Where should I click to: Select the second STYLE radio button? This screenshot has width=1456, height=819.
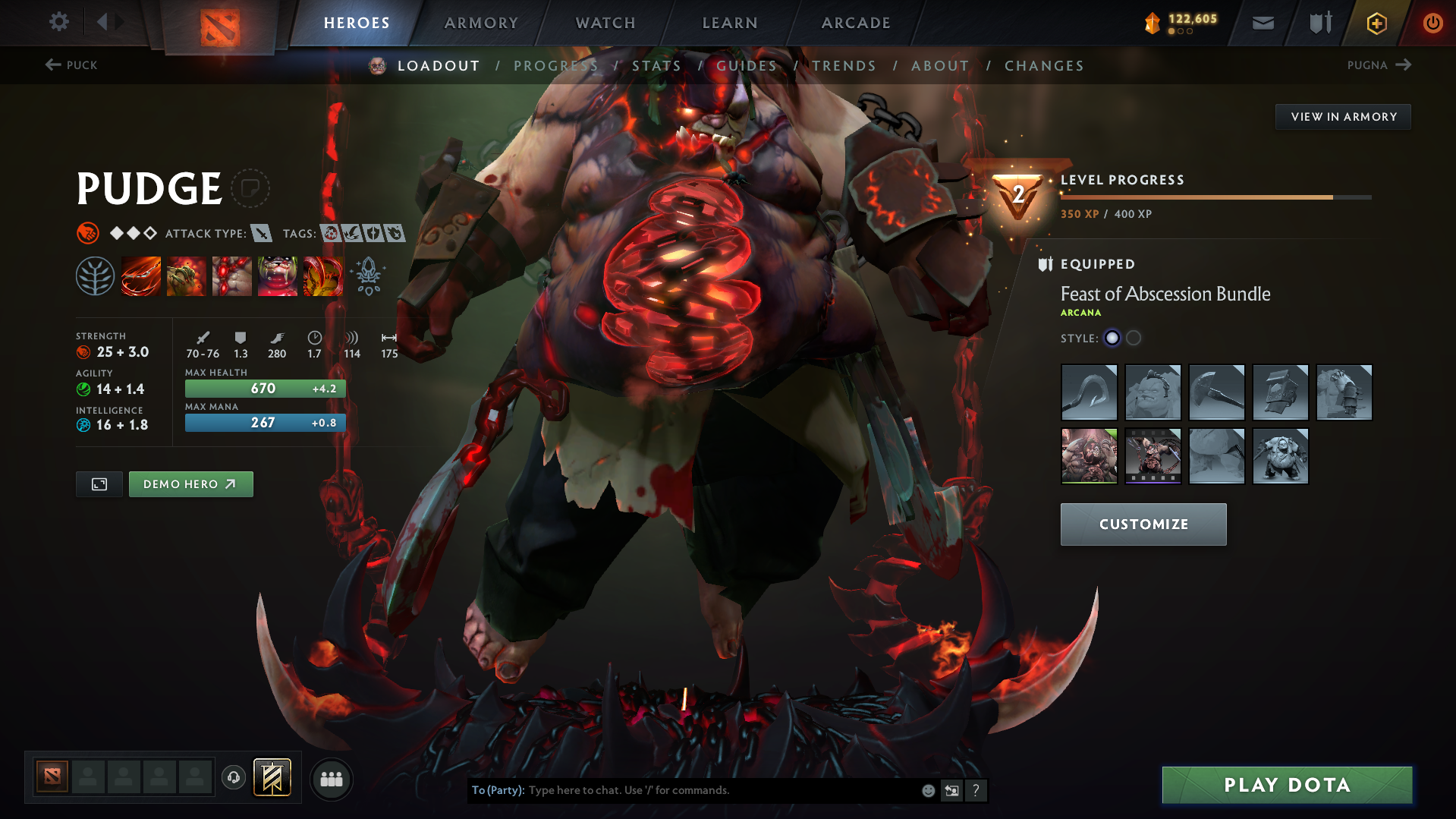click(x=1134, y=338)
